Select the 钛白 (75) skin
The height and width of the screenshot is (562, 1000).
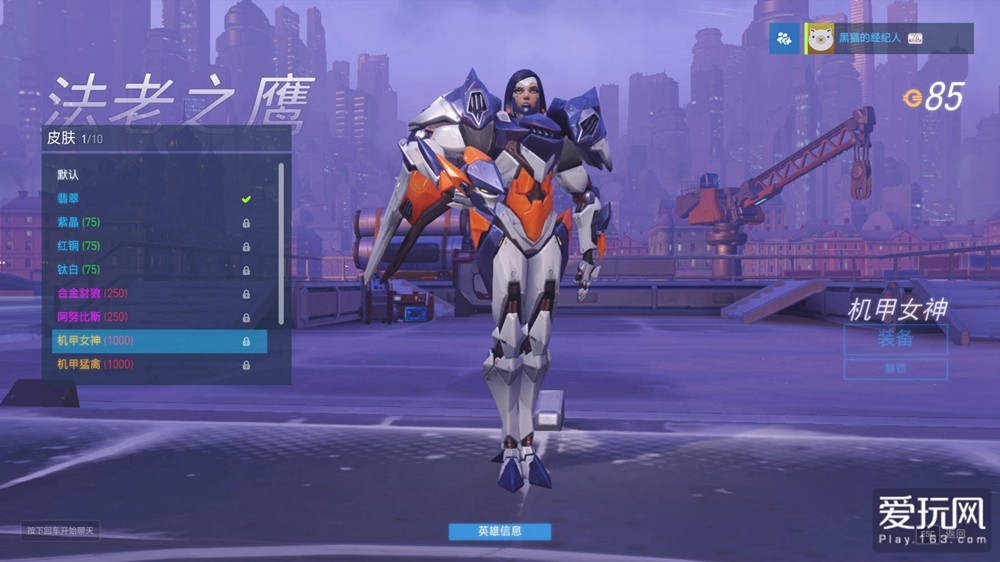pos(80,269)
